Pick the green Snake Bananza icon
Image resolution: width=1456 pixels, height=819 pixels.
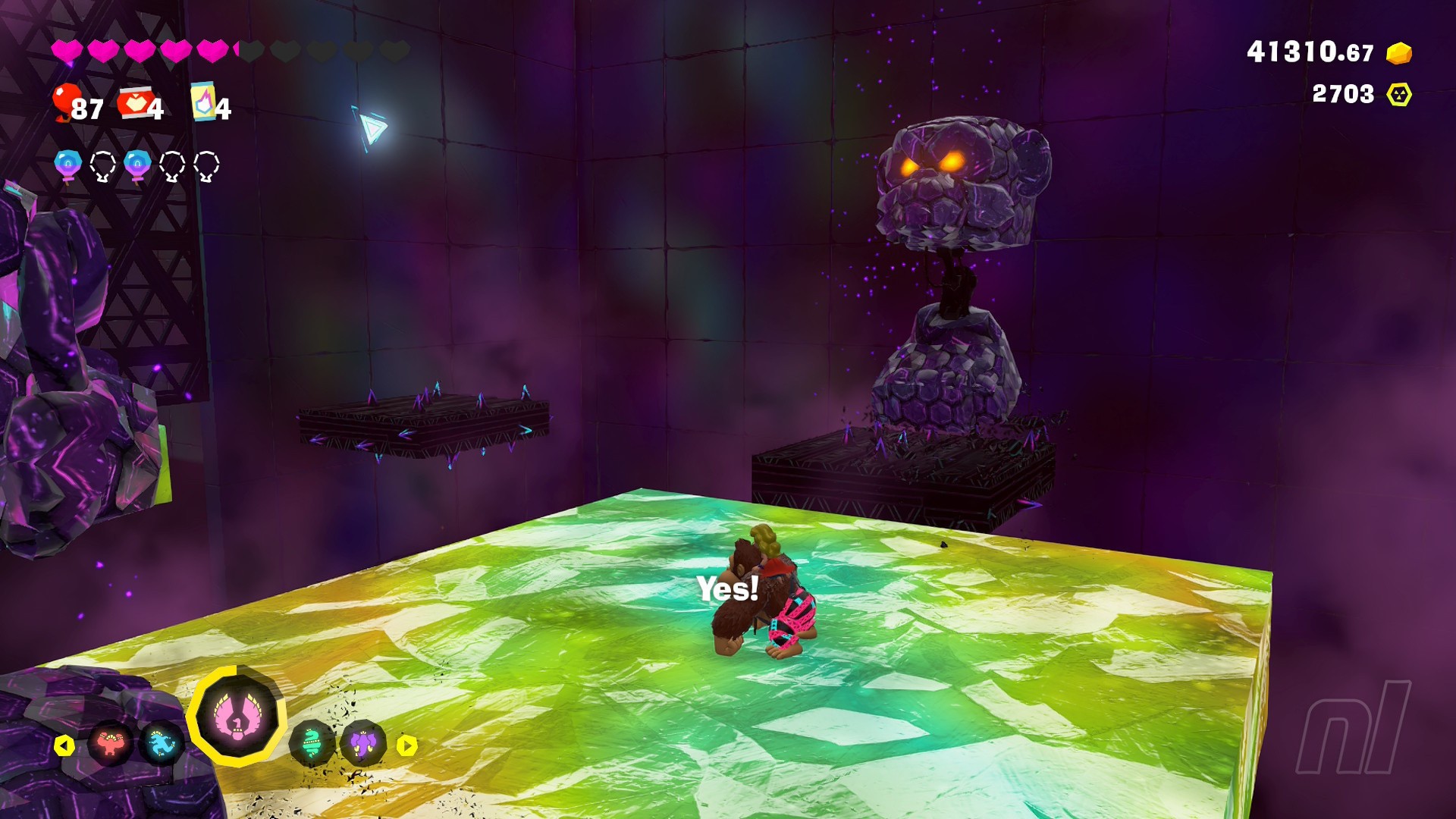(x=312, y=744)
